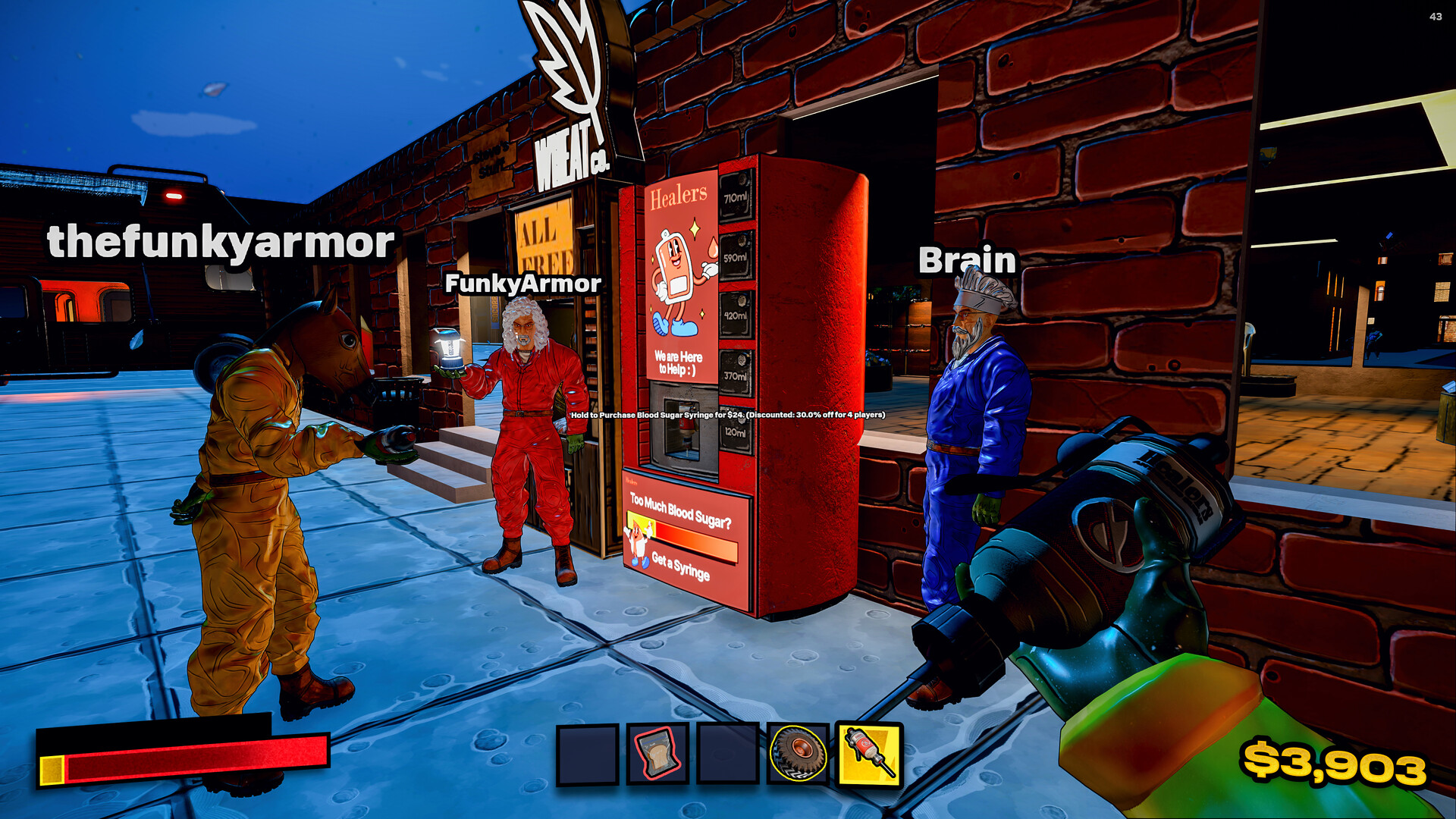Select the bagged bread slice hotbar slot
The height and width of the screenshot is (819, 1456).
(x=657, y=754)
